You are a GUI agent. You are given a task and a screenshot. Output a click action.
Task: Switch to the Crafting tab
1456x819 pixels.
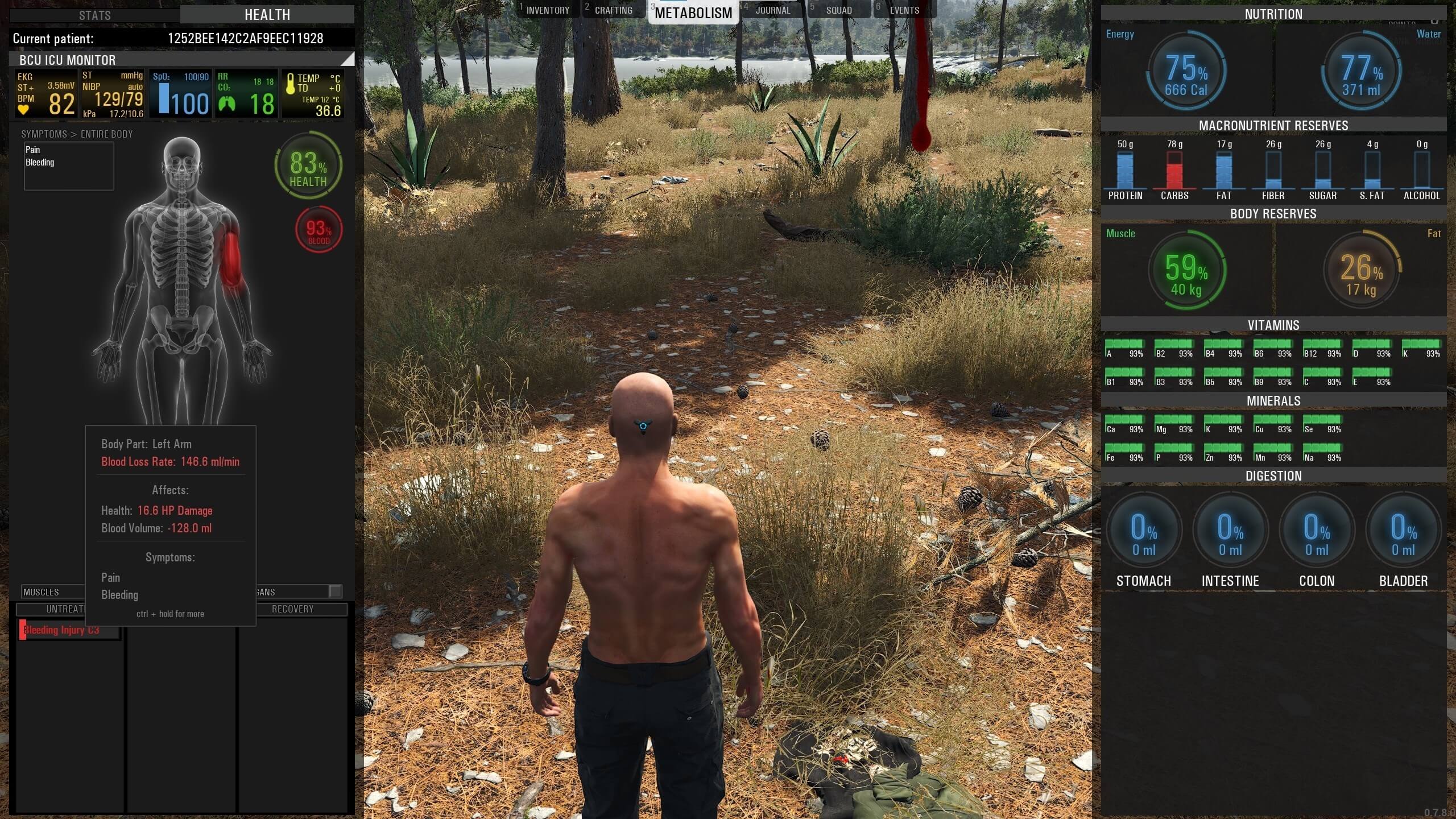point(613,10)
